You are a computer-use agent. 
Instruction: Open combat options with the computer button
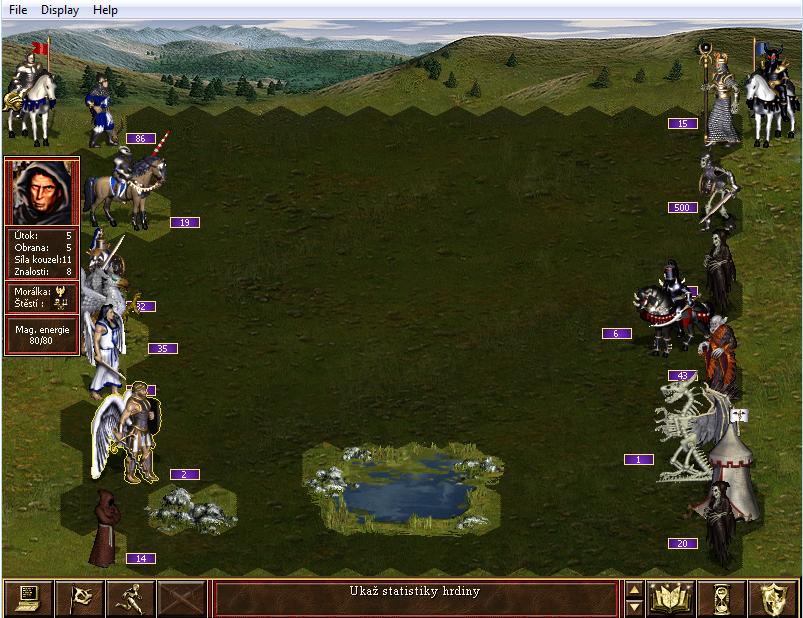[x=29, y=598]
